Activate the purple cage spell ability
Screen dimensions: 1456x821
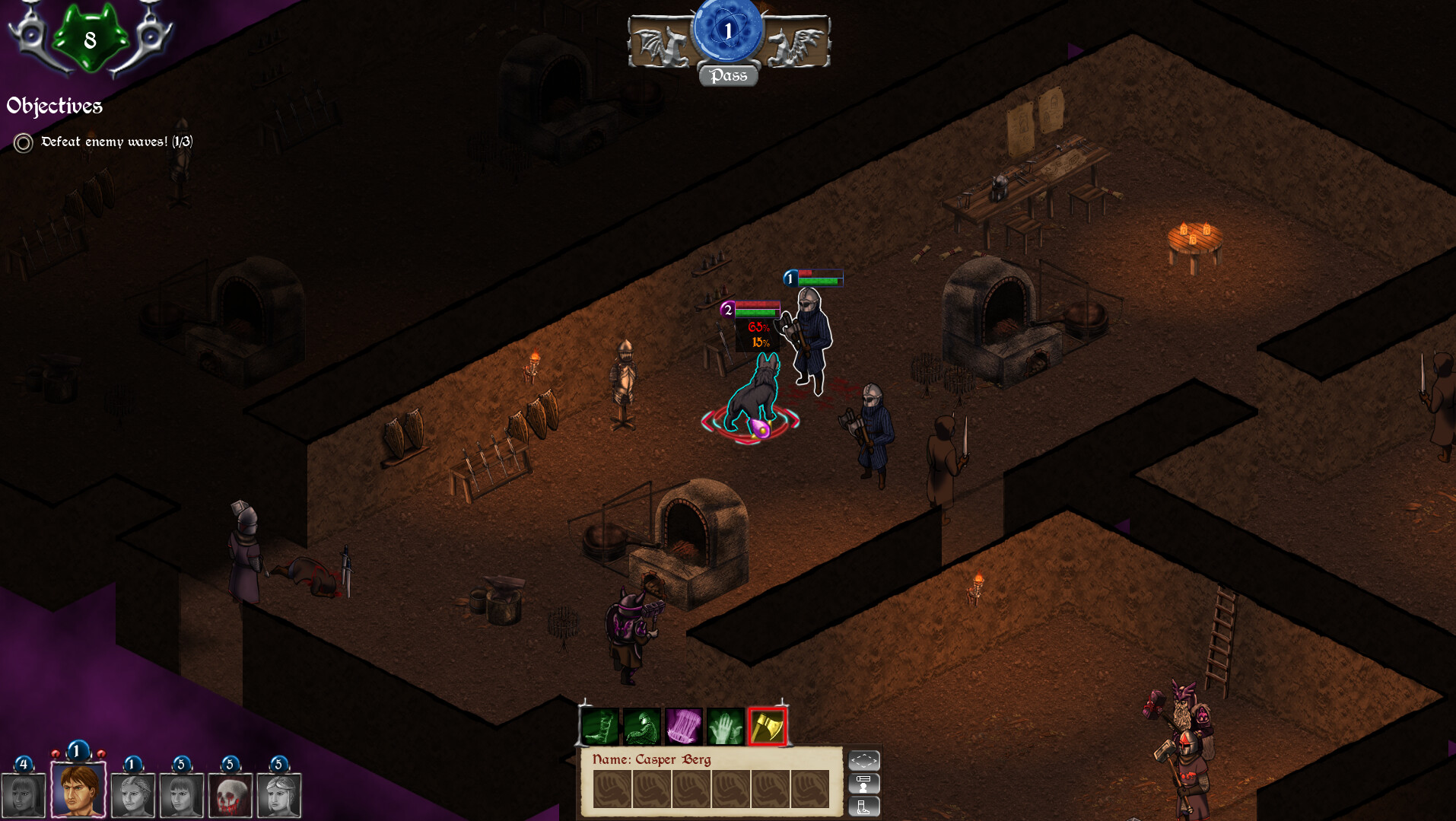coord(682,724)
